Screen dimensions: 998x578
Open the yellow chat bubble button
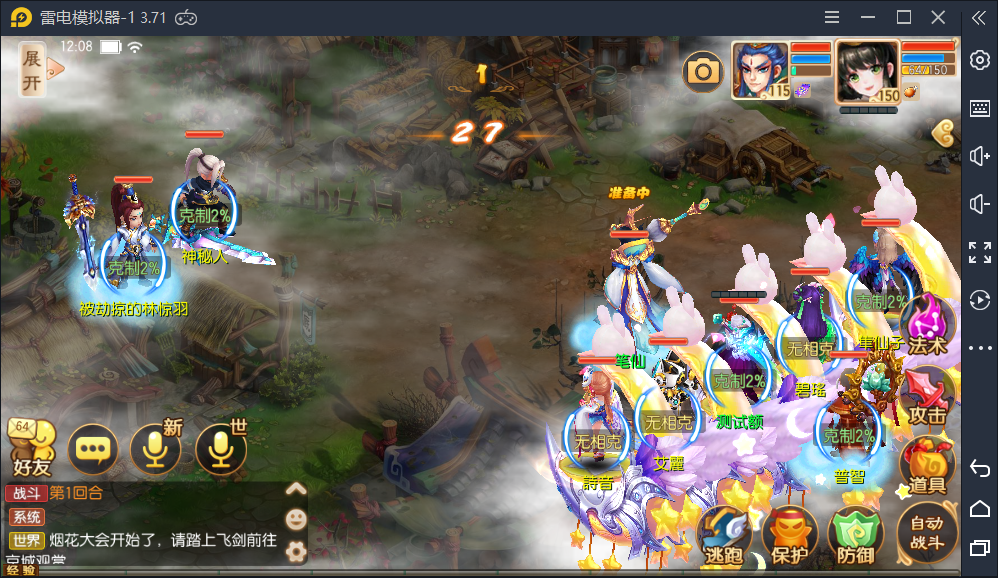pos(93,449)
